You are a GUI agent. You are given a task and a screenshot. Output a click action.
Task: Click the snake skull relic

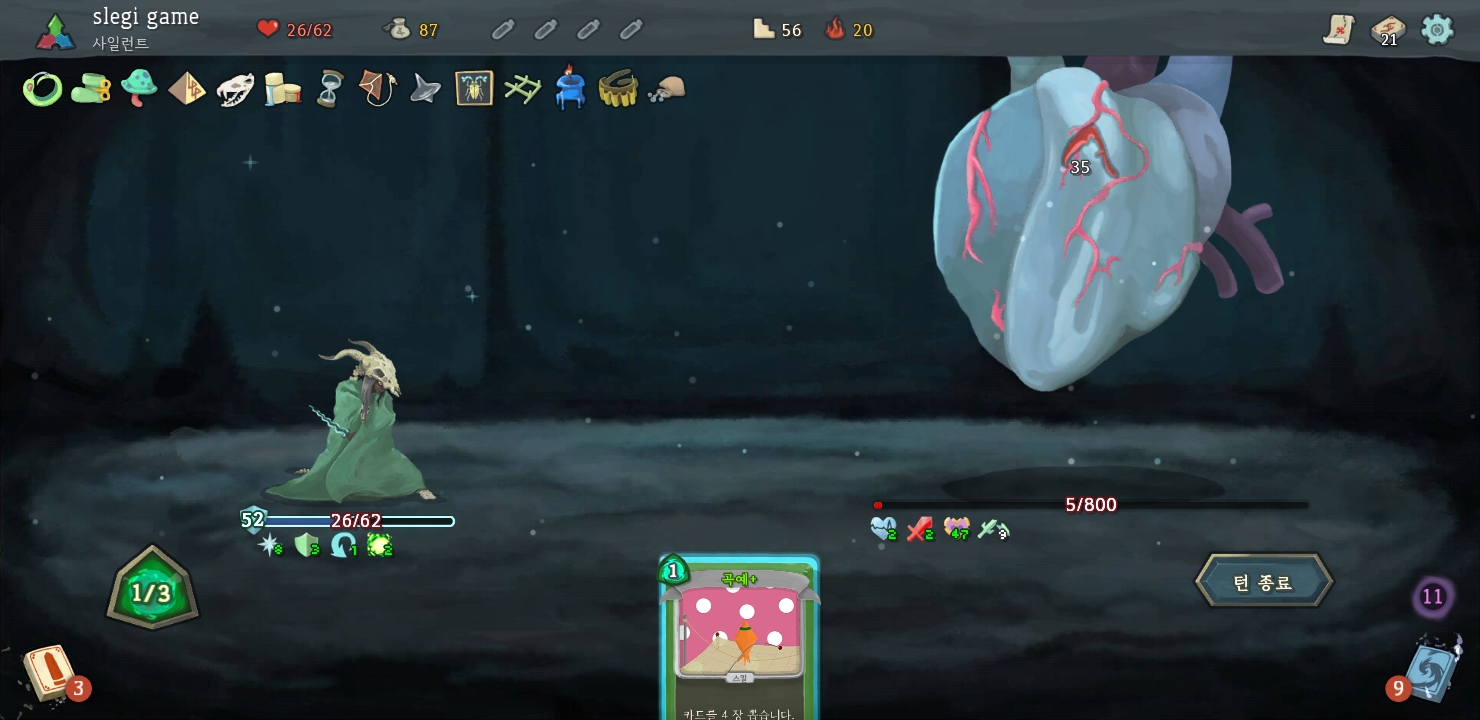pyautogui.click(x=235, y=89)
